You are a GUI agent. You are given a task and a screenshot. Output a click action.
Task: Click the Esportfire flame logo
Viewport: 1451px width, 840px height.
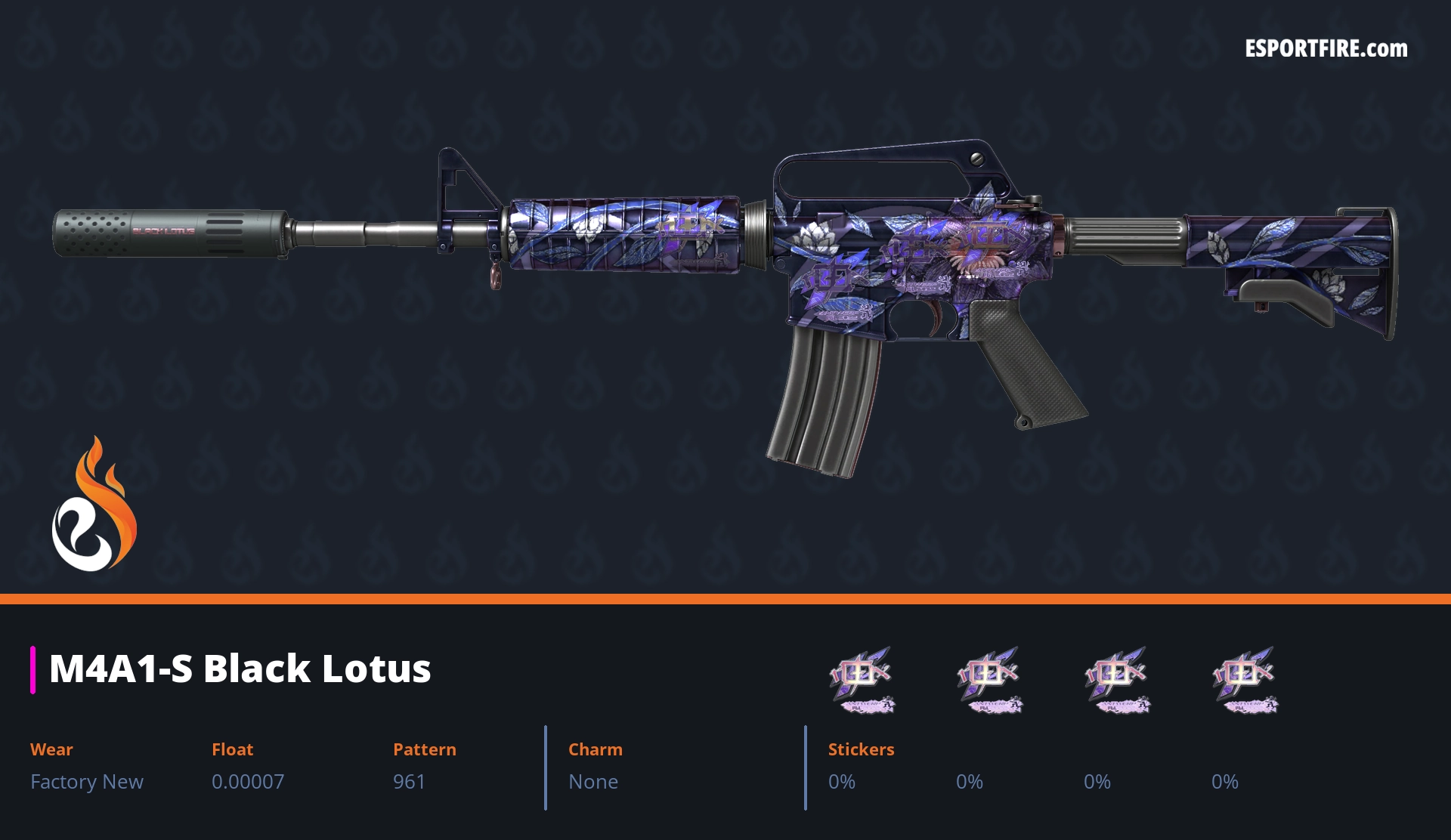[x=94, y=505]
